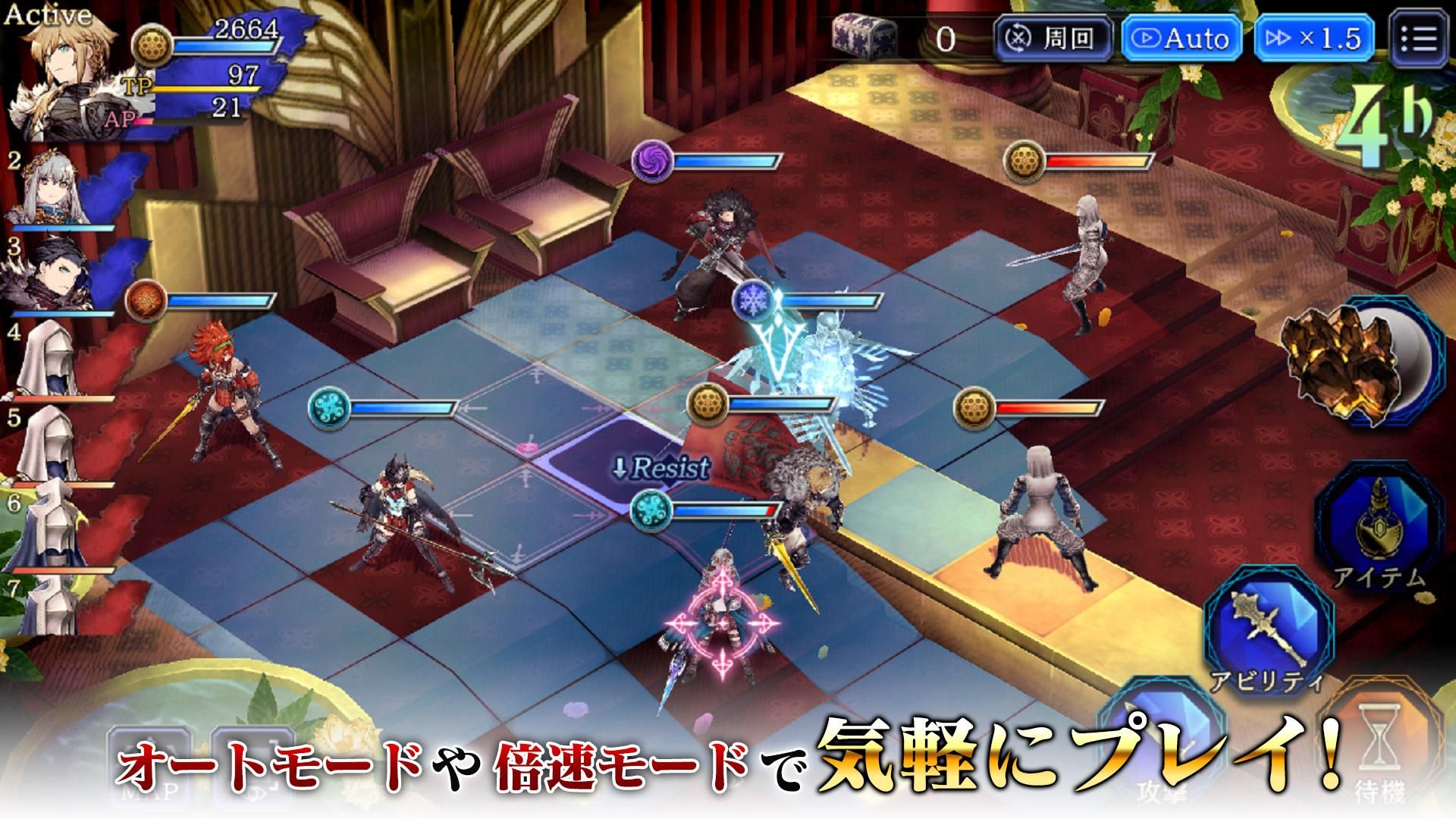Image resolution: width=1456 pixels, height=819 pixels.
Task: Tap the 周回 repeat button
Action: pos(1053,38)
